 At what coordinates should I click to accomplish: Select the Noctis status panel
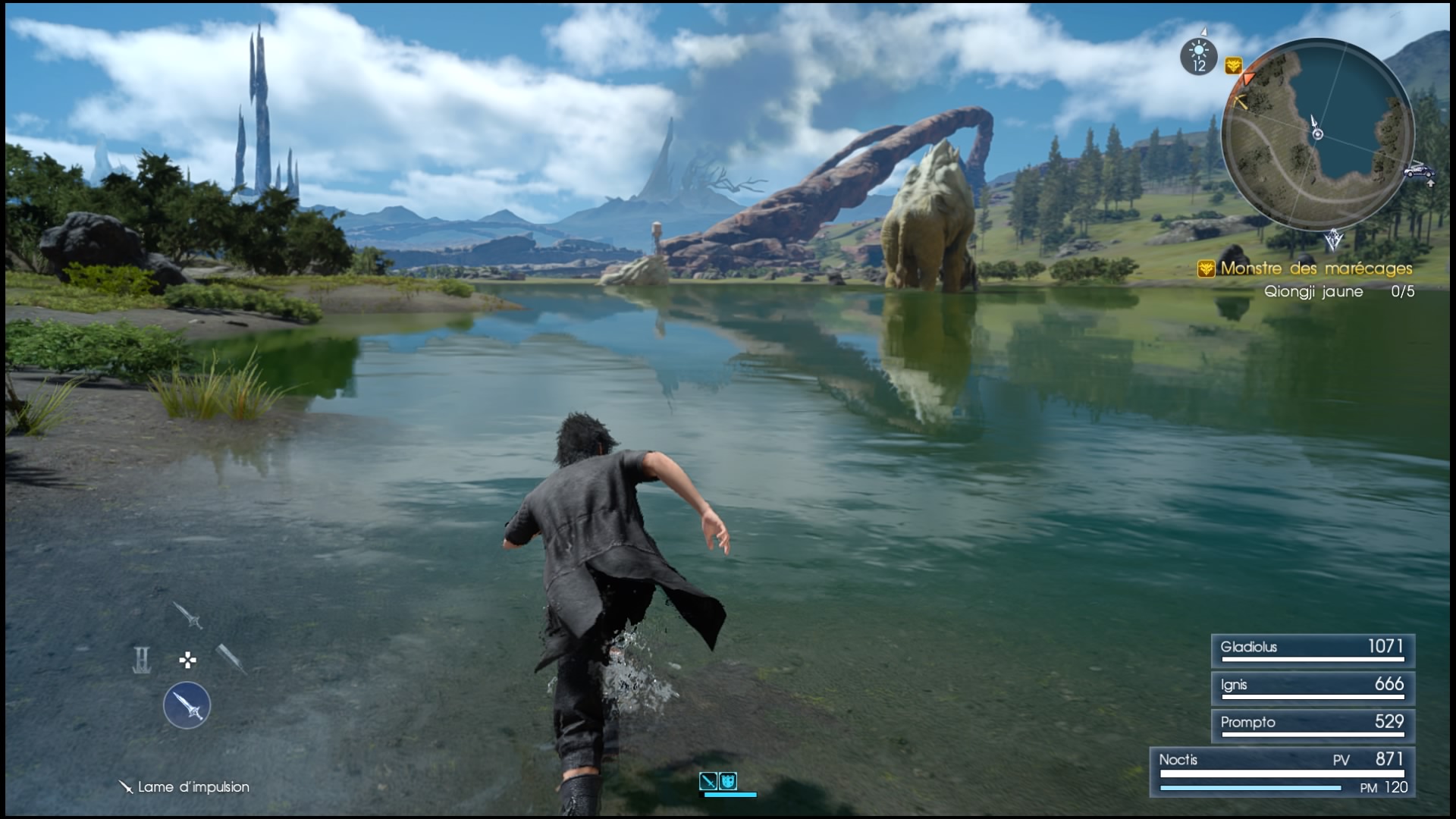[x=1282, y=772]
